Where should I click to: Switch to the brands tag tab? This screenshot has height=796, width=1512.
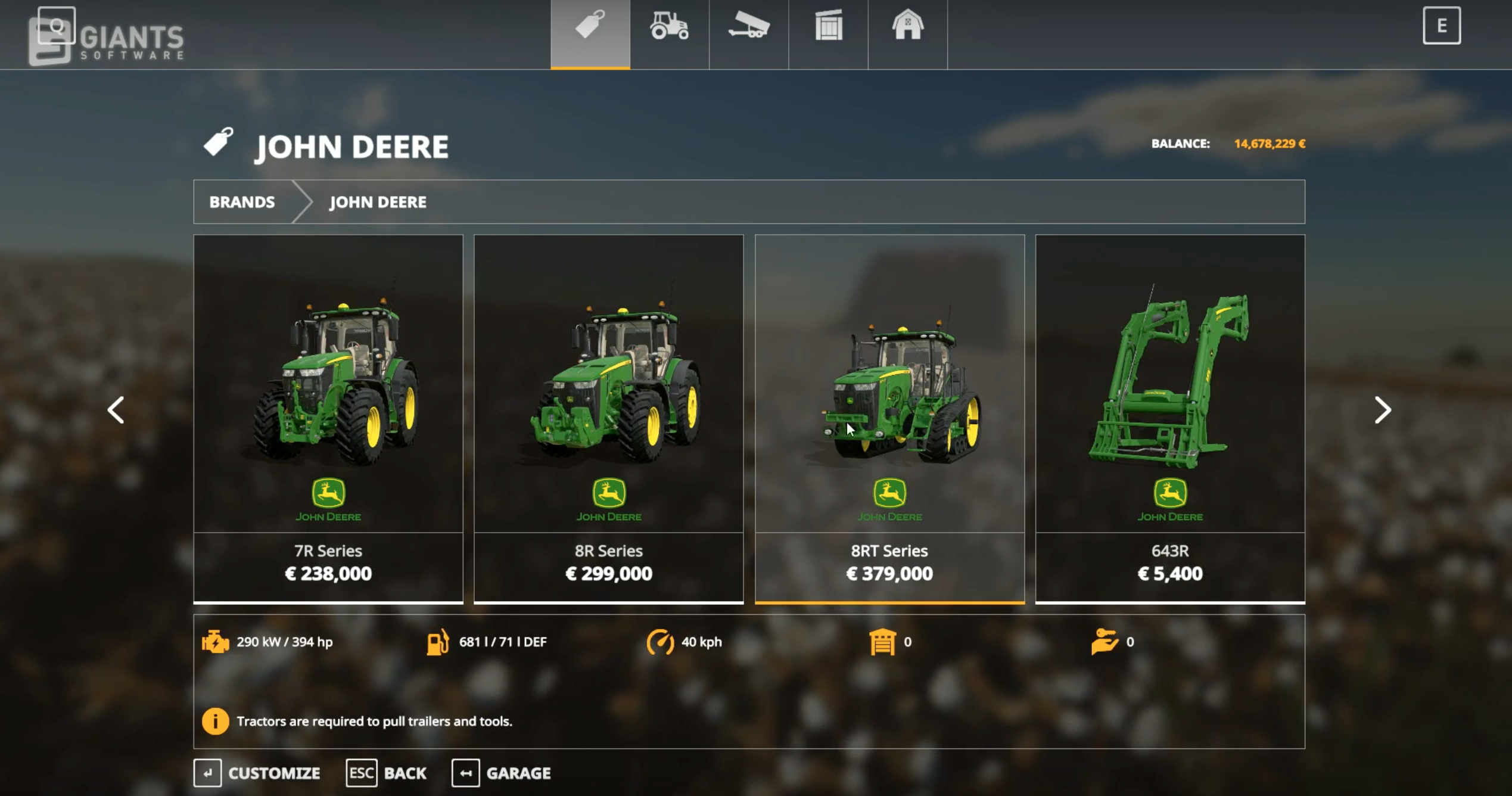pyautogui.click(x=590, y=28)
